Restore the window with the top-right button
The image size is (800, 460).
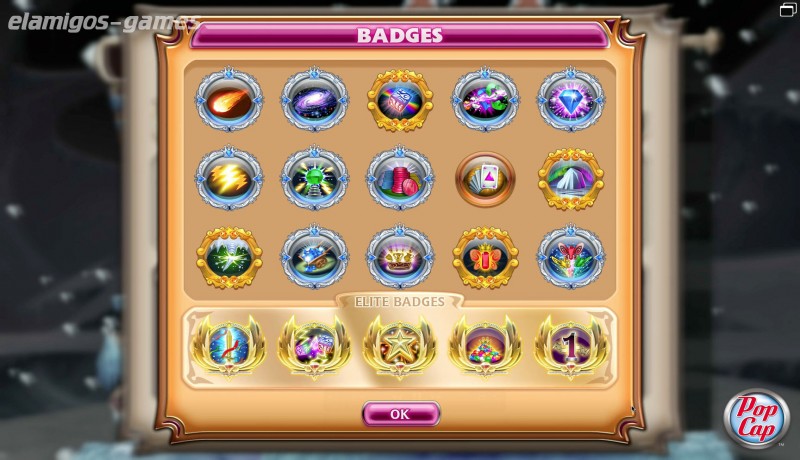788,9
